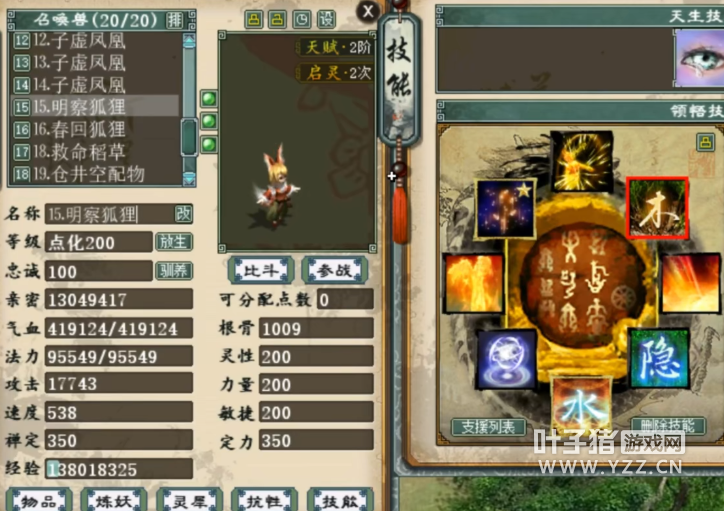Click the 驯养 tame button
Image resolution: width=724 pixels, height=511 pixels.
coord(173,270)
